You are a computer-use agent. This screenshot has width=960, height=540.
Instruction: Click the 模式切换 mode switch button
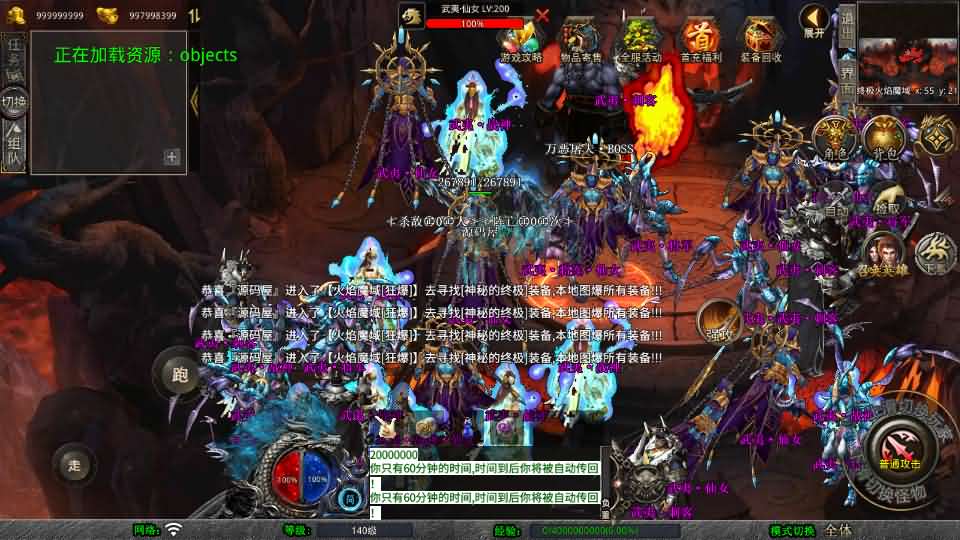tap(792, 530)
